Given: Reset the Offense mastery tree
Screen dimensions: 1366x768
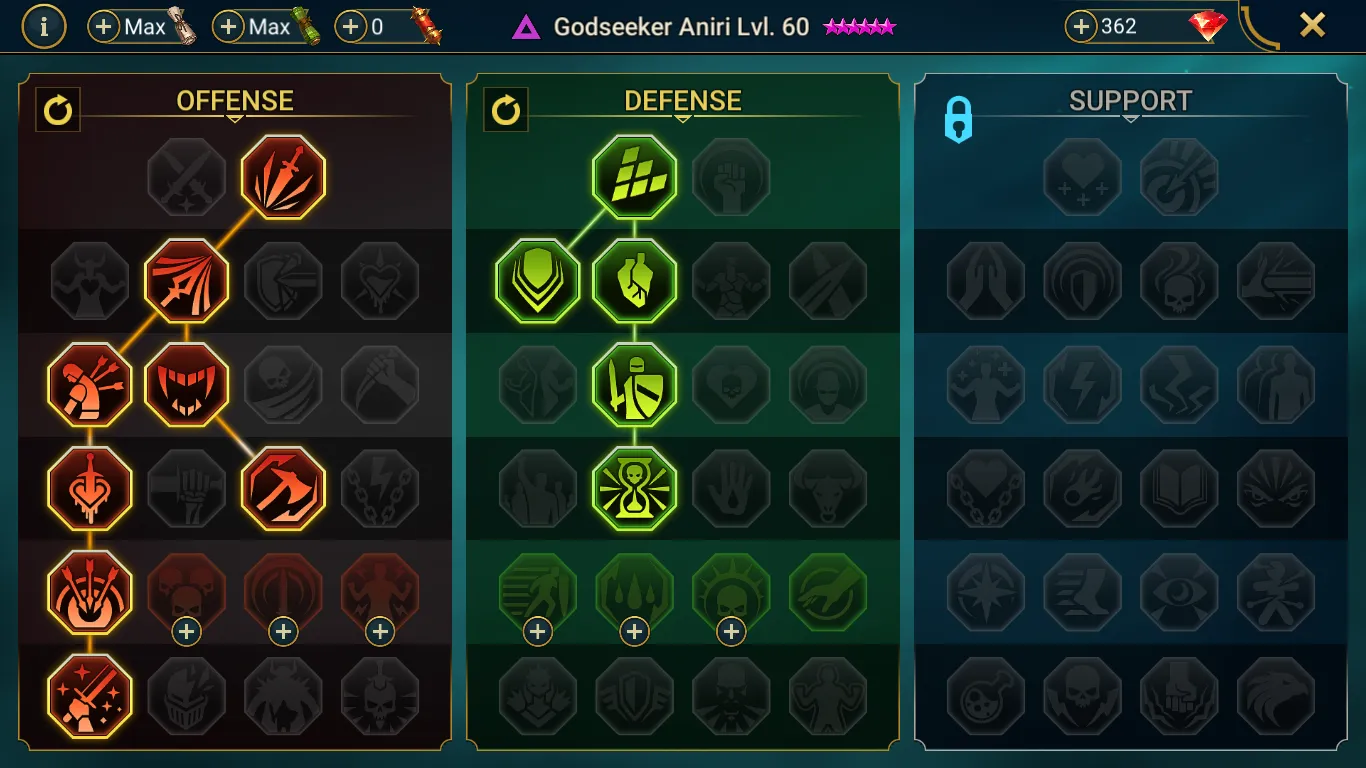Looking at the screenshot, I should 57,110.
